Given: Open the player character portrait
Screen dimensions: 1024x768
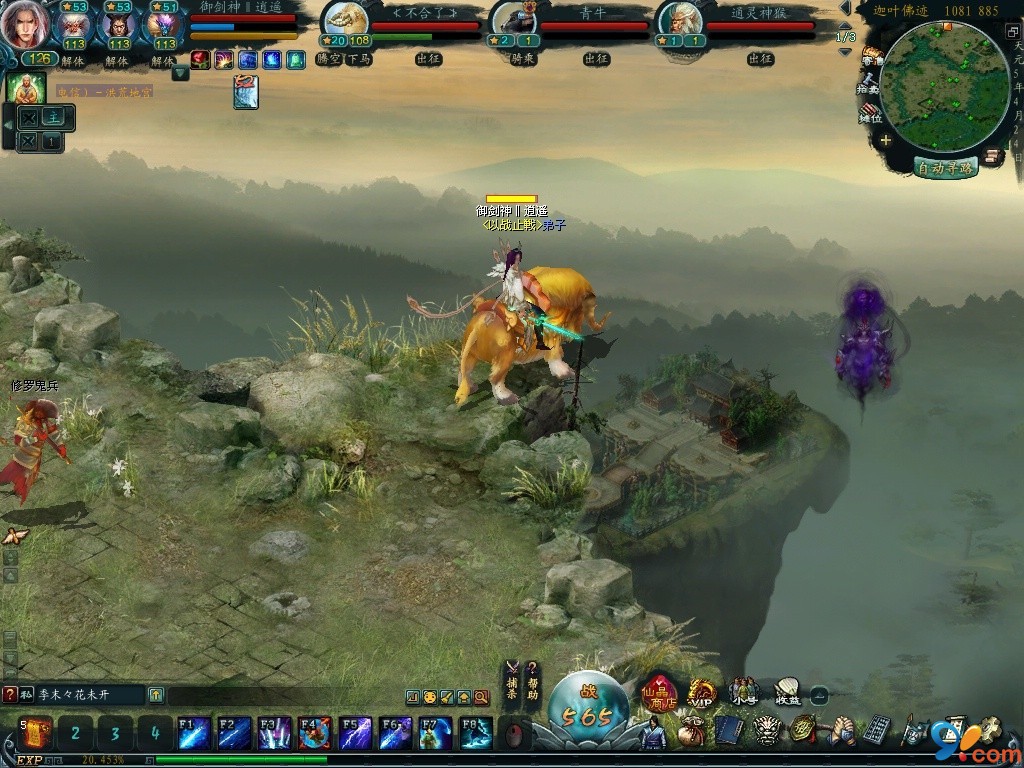Looking at the screenshot, I should click(24, 26).
